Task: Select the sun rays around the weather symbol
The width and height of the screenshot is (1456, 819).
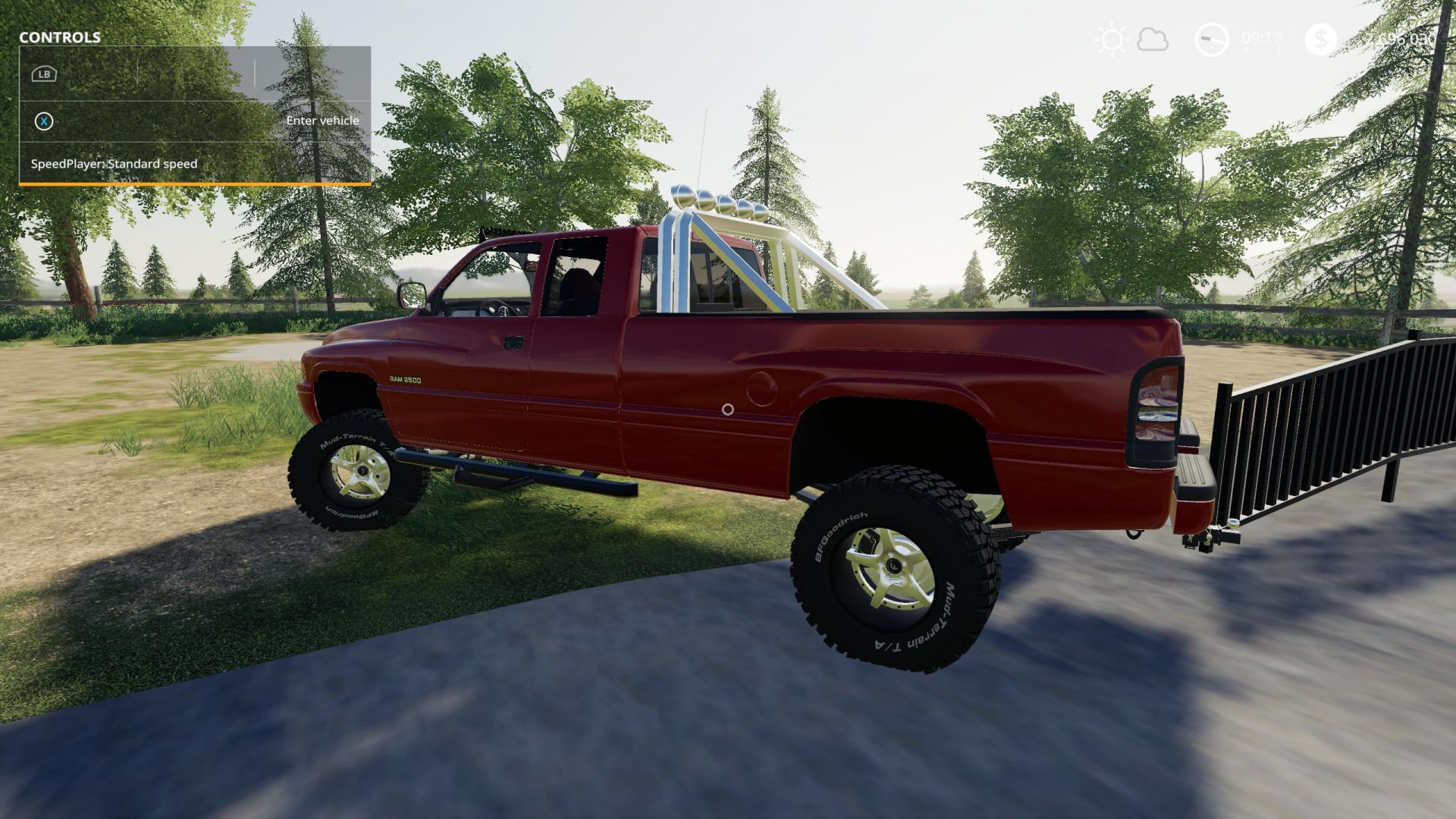Action: (1111, 39)
